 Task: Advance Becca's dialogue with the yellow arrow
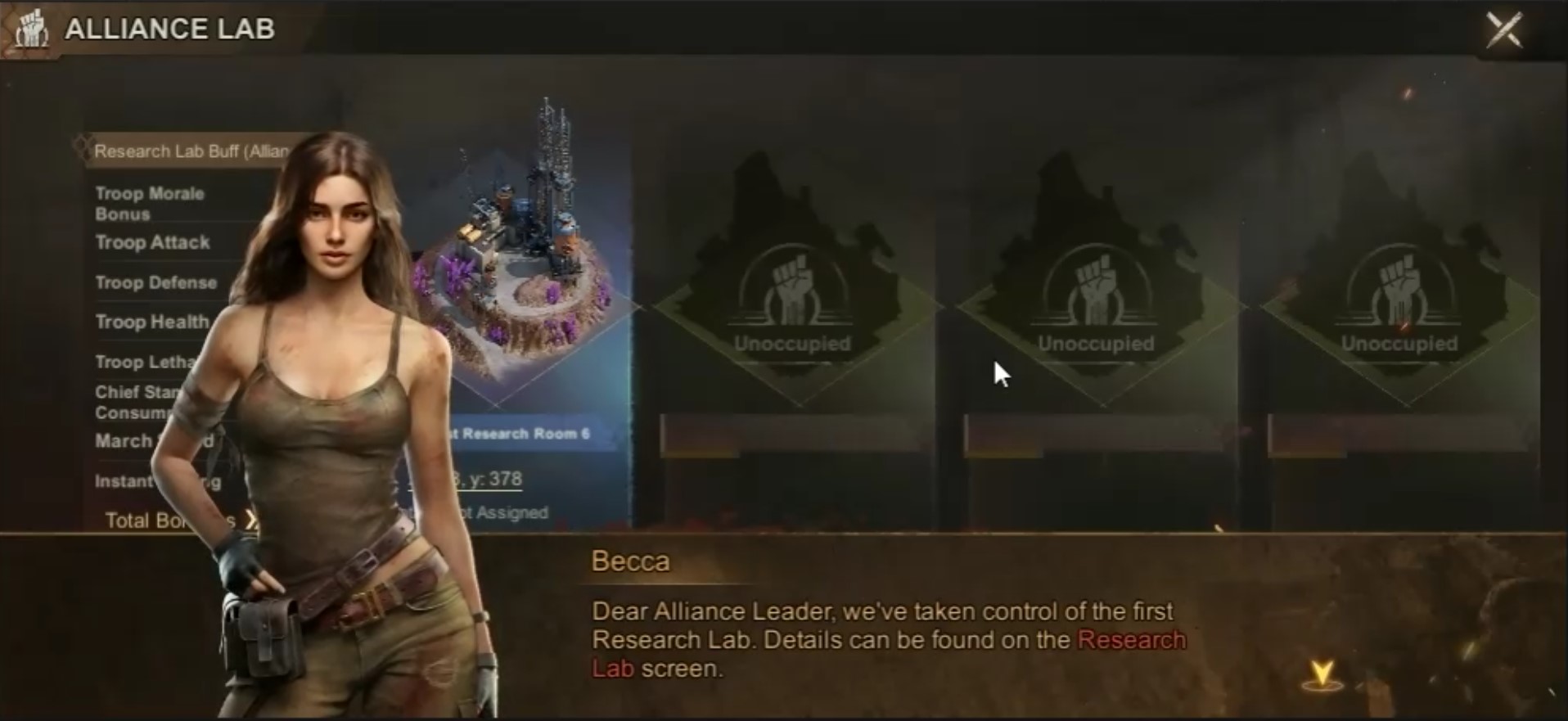1322,675
